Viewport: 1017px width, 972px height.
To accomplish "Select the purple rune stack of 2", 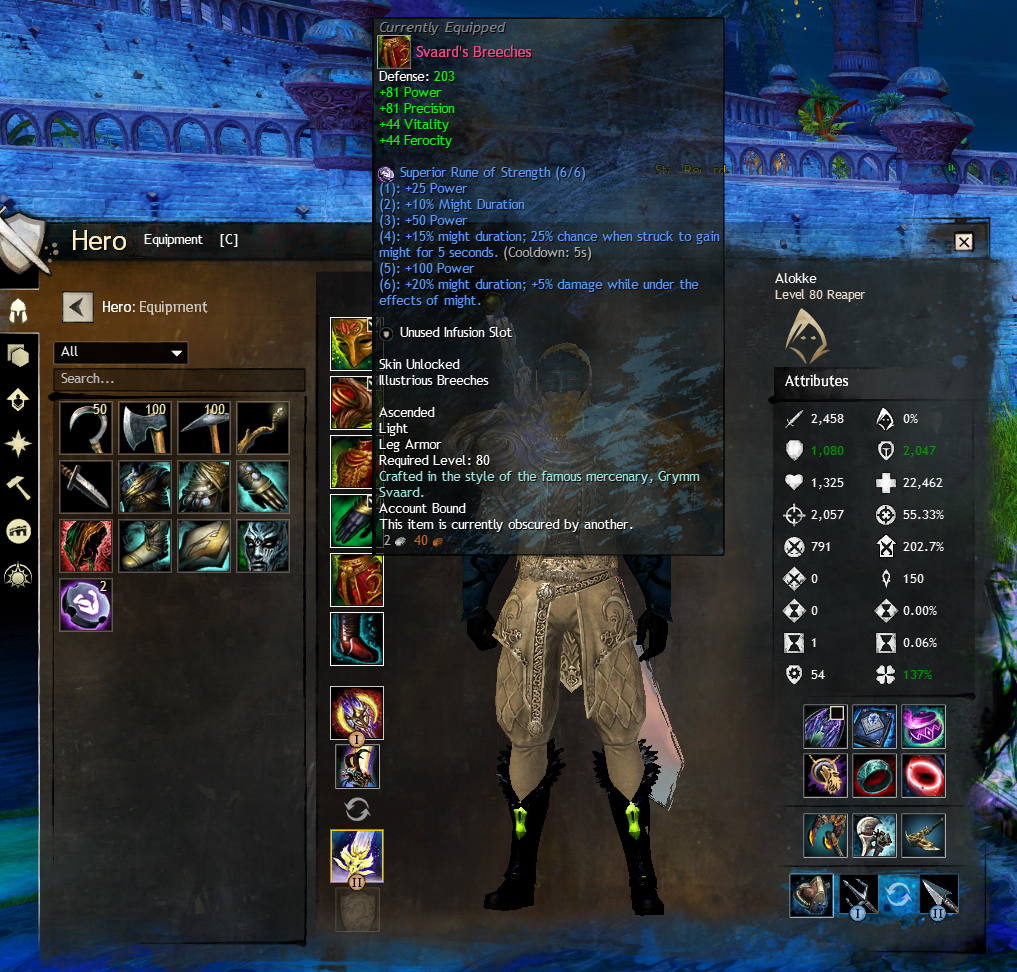I will (85, 605).
